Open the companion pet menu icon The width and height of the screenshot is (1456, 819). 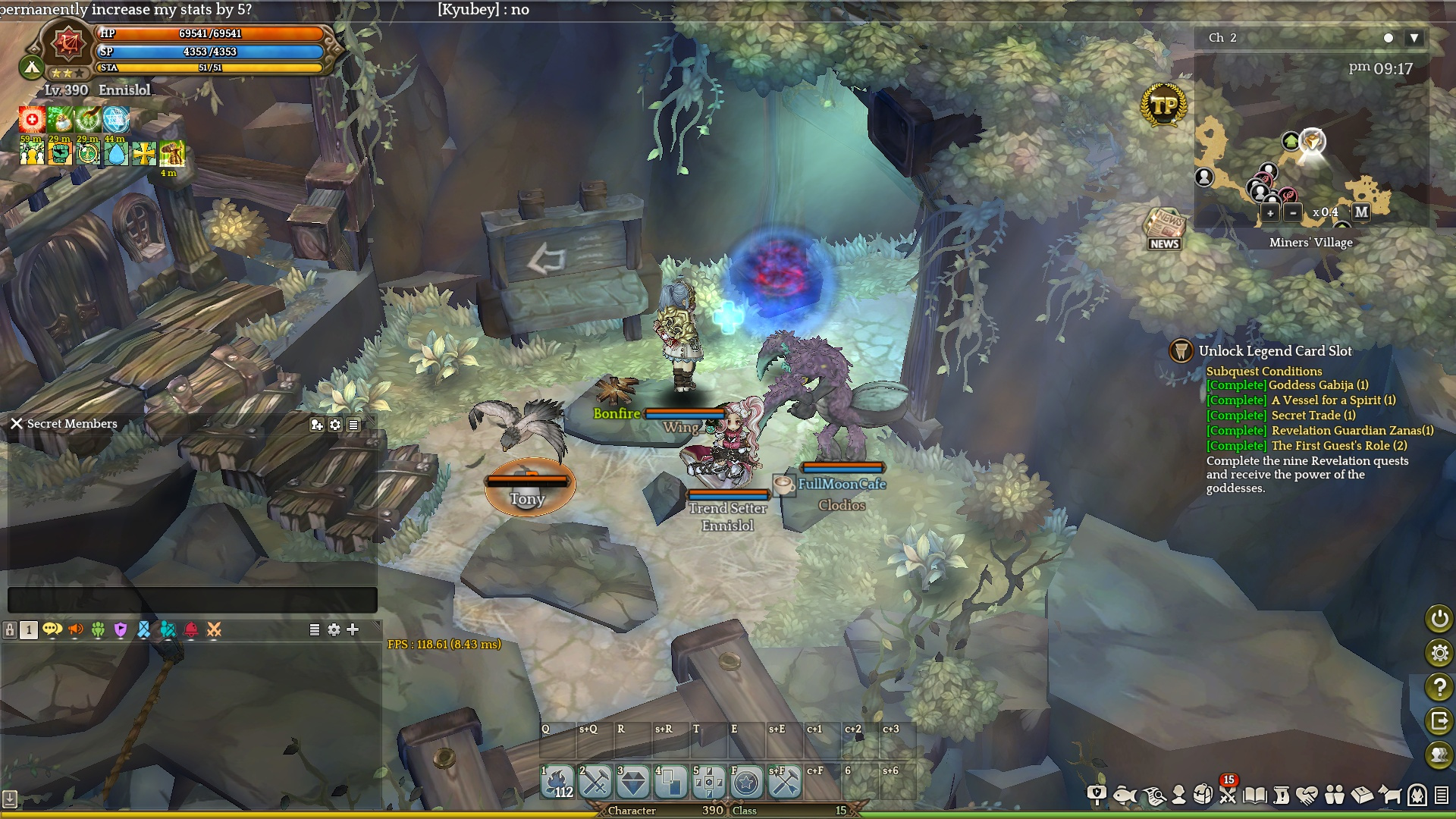coord(1389,795)
